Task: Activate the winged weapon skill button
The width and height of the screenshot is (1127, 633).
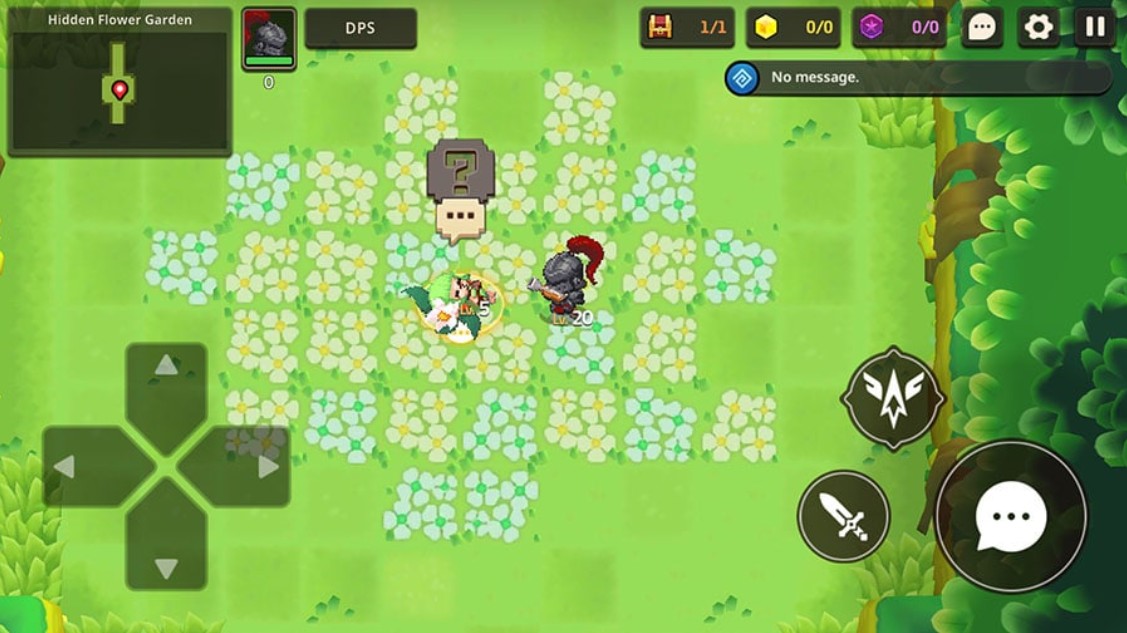Action: 892,399
